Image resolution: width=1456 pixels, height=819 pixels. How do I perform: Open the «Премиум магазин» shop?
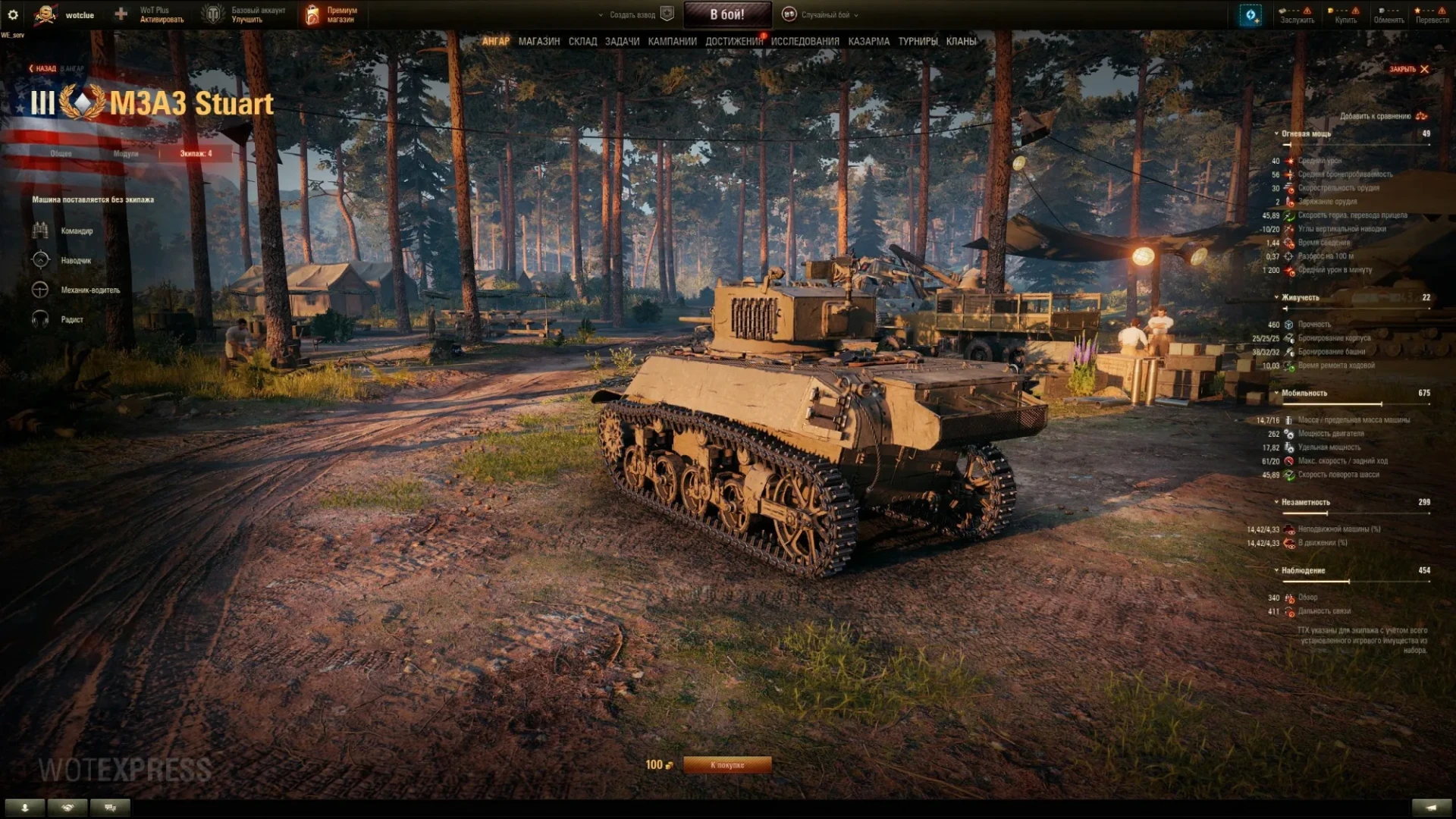tap(332, 14)
